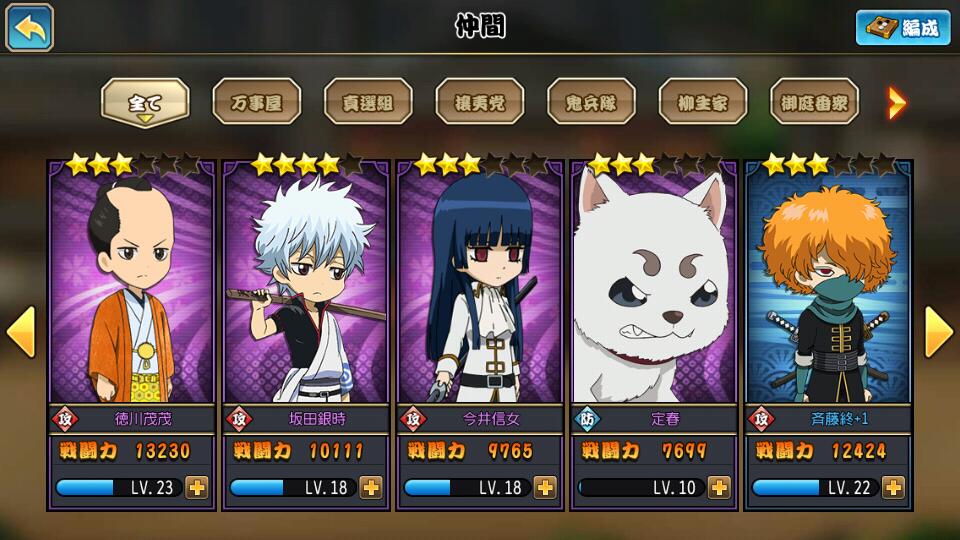Page to next characters with right arrow
This screenshot has width=960, height=540.
(938, 332)
